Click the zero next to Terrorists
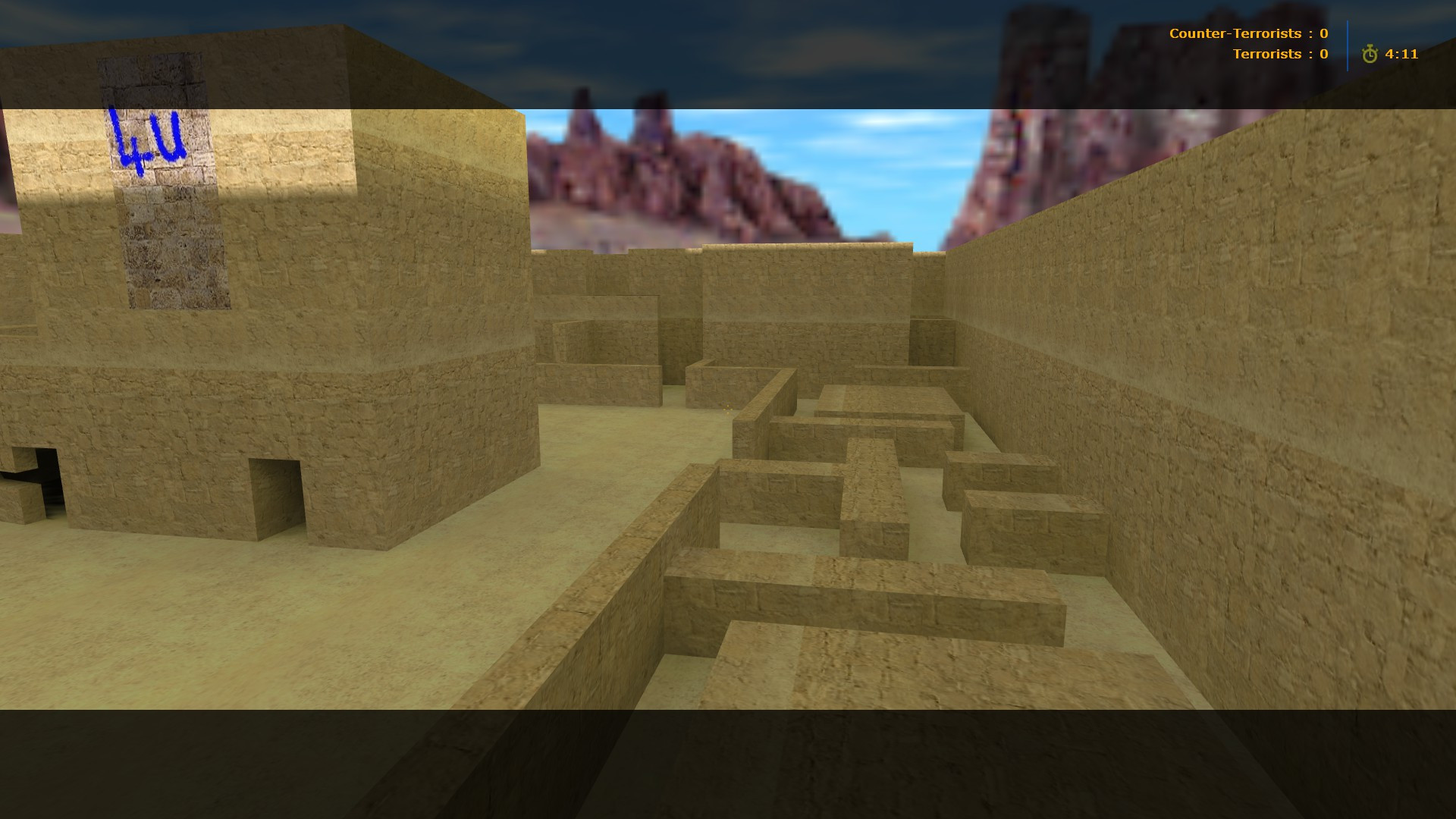The image size is (1456, 819). click(1323, 54)
